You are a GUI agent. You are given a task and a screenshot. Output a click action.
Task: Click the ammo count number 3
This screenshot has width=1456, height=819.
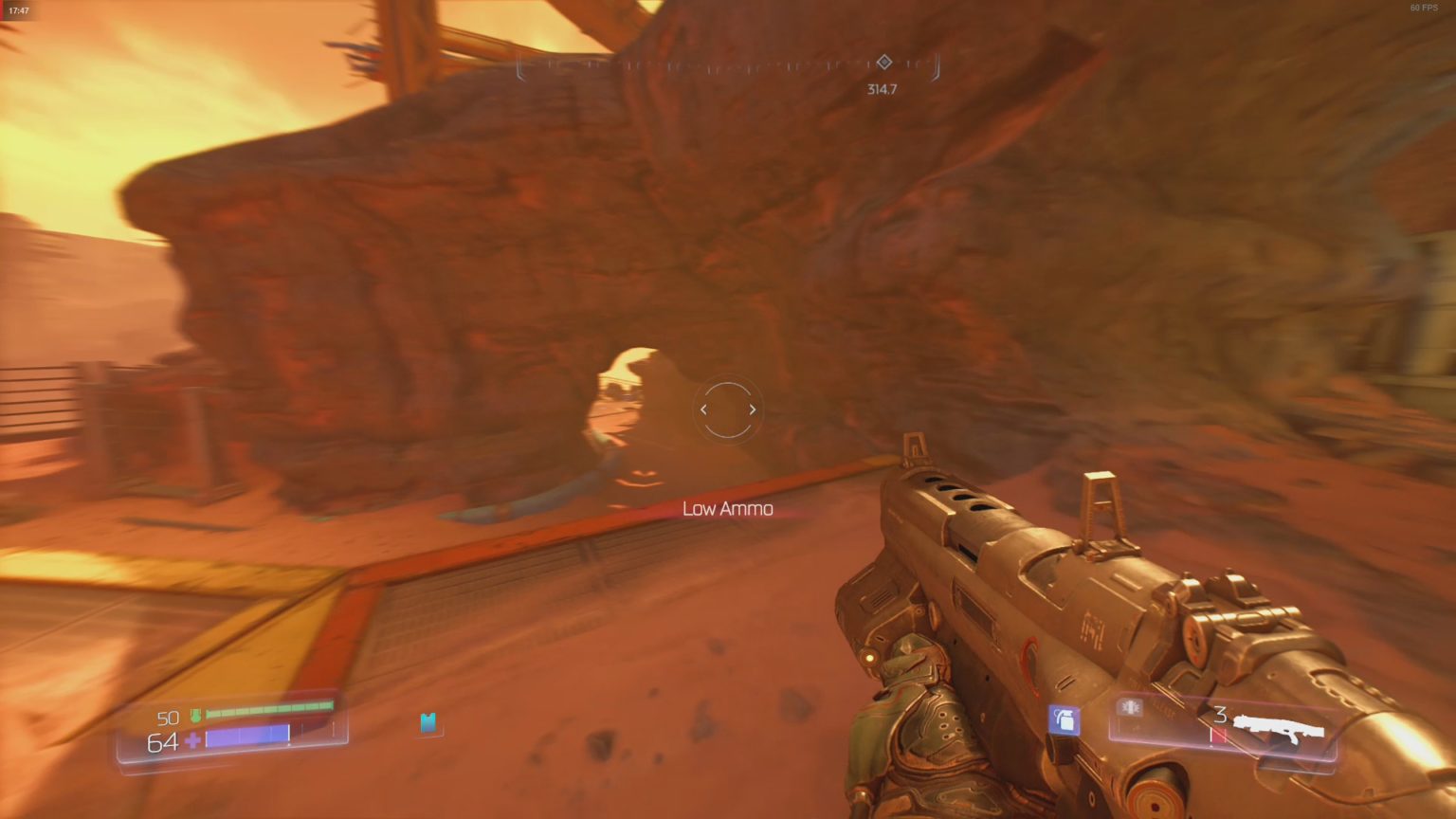point(1218,716)
